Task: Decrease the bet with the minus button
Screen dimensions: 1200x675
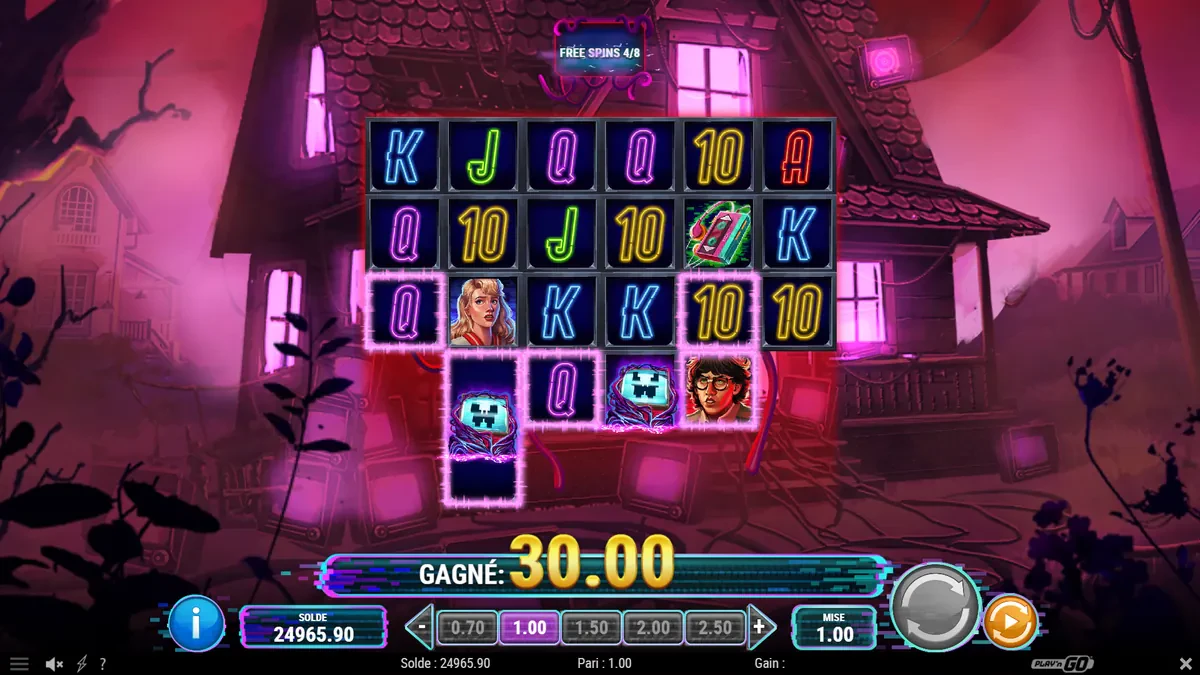Action: (x=422, y=628)
